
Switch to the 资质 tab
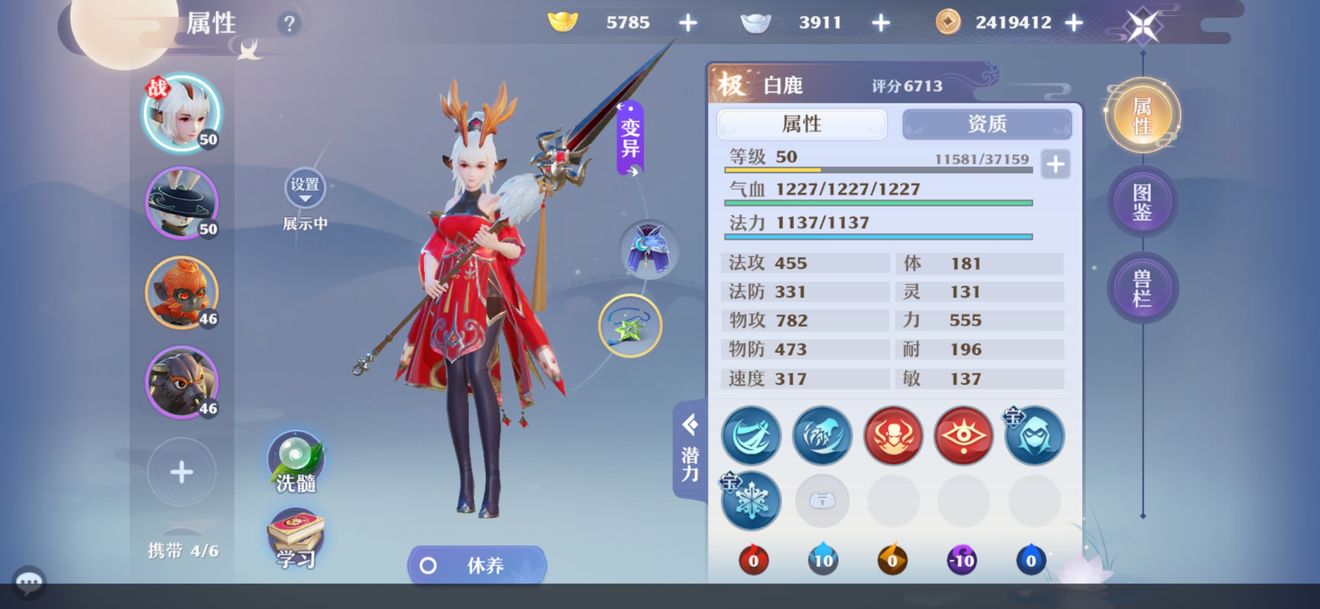pos(987,124)
